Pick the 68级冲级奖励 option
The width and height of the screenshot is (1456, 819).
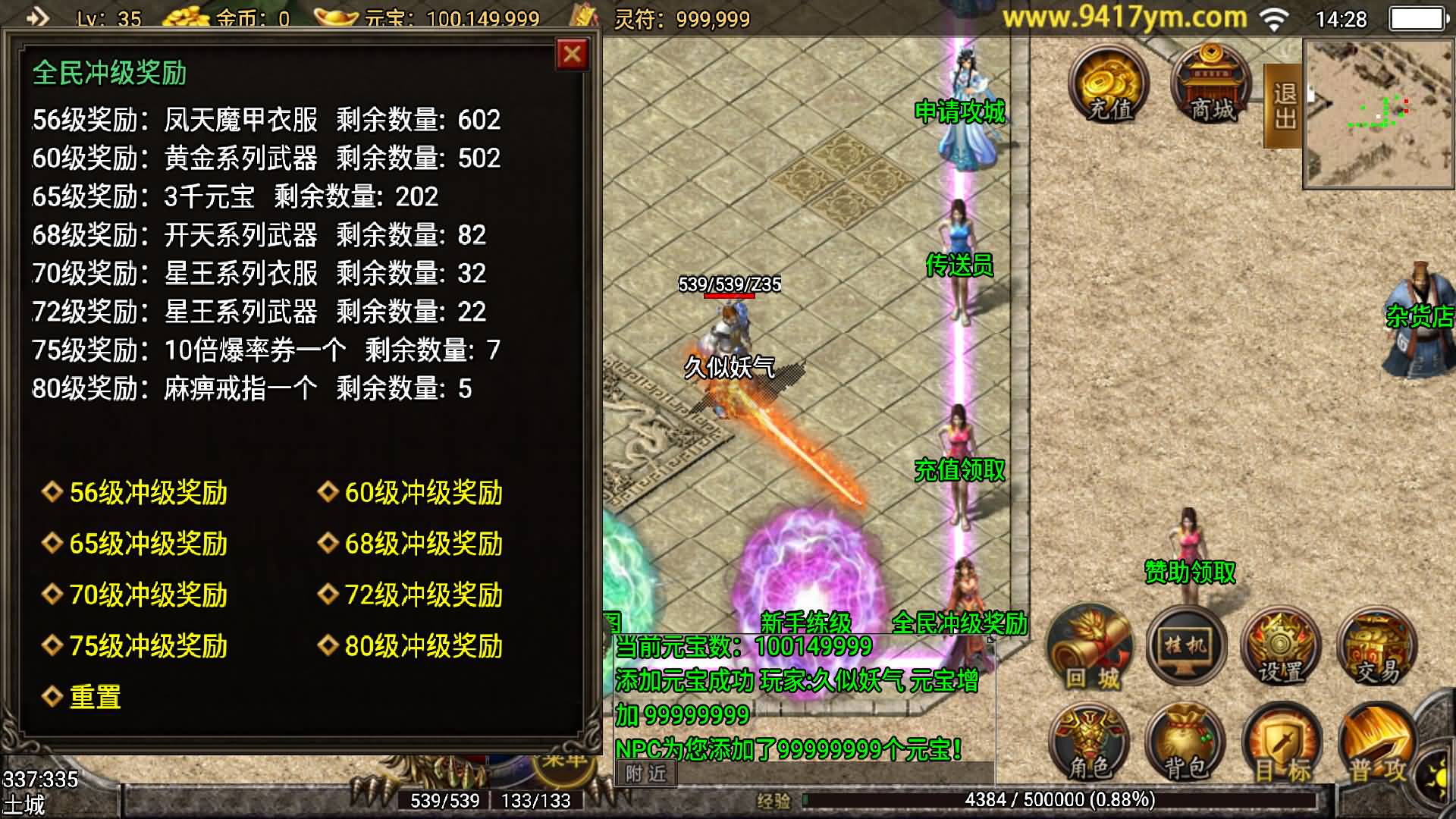click(423, 544)
